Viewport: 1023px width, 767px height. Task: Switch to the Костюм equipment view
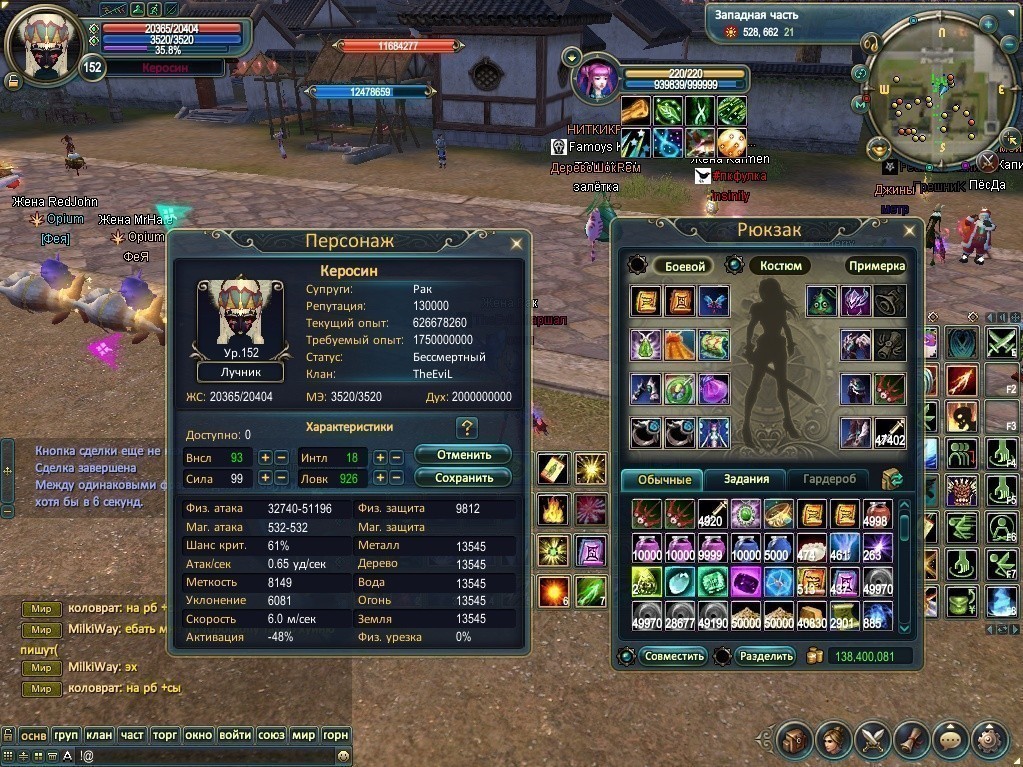[780, 266]
